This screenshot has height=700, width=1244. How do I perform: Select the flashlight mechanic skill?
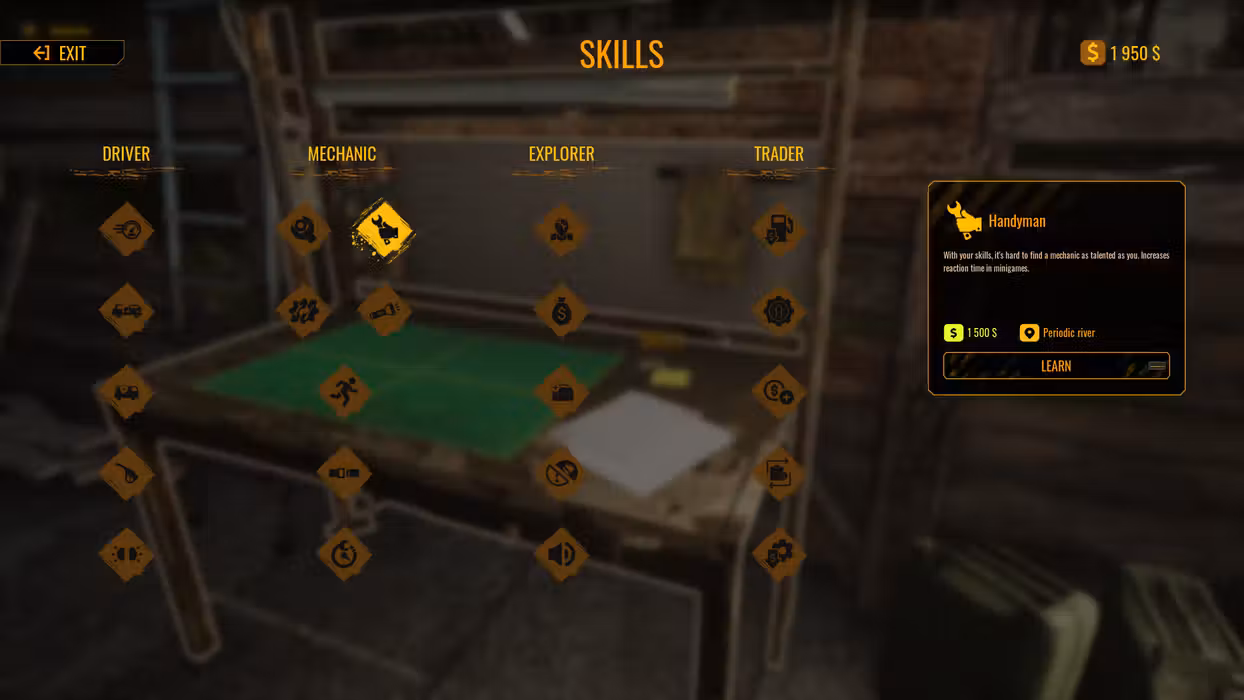384,310
